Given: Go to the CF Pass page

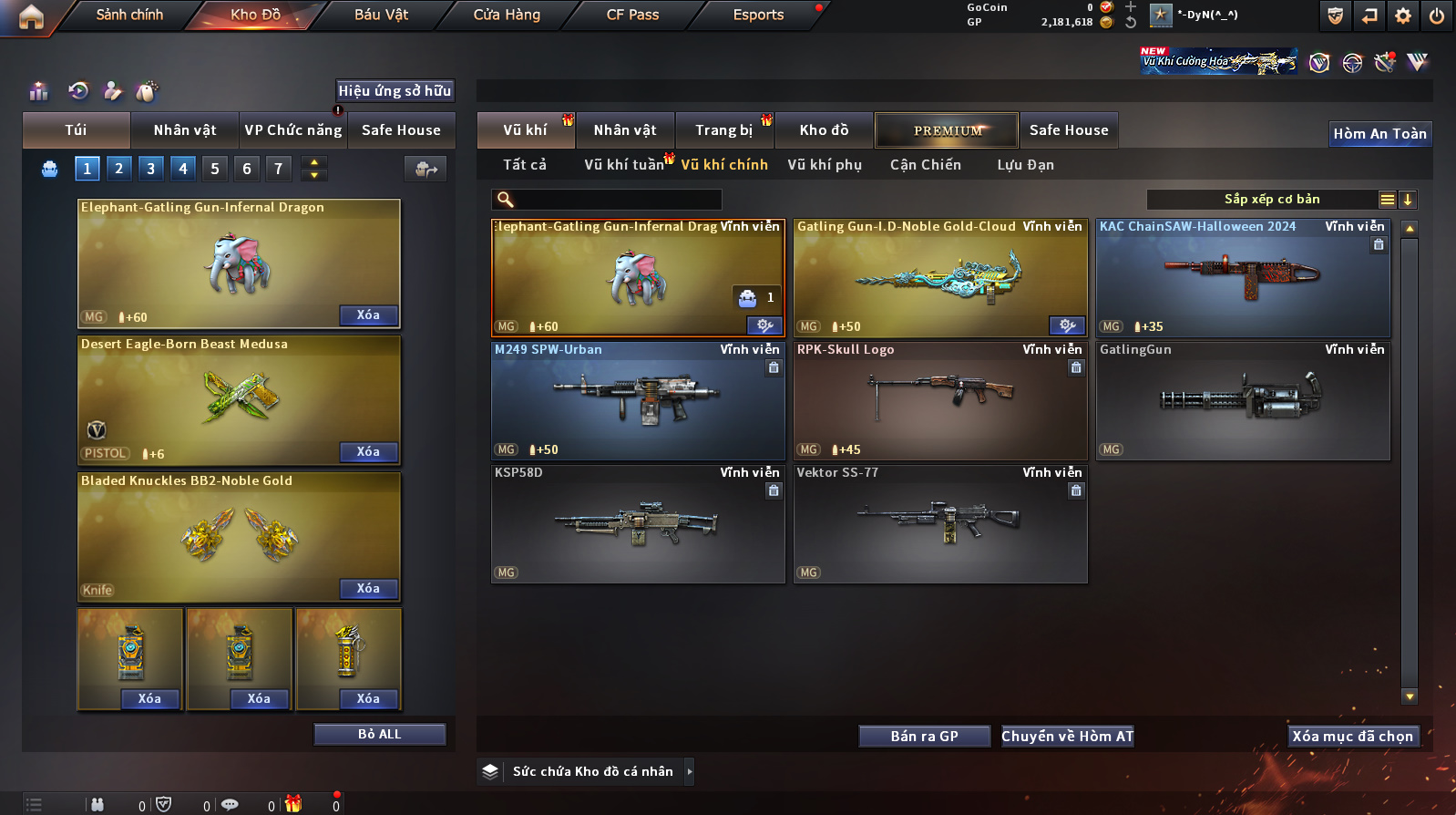Looking at the screenshot, I should pyautogui.click(x=632, y=15).
